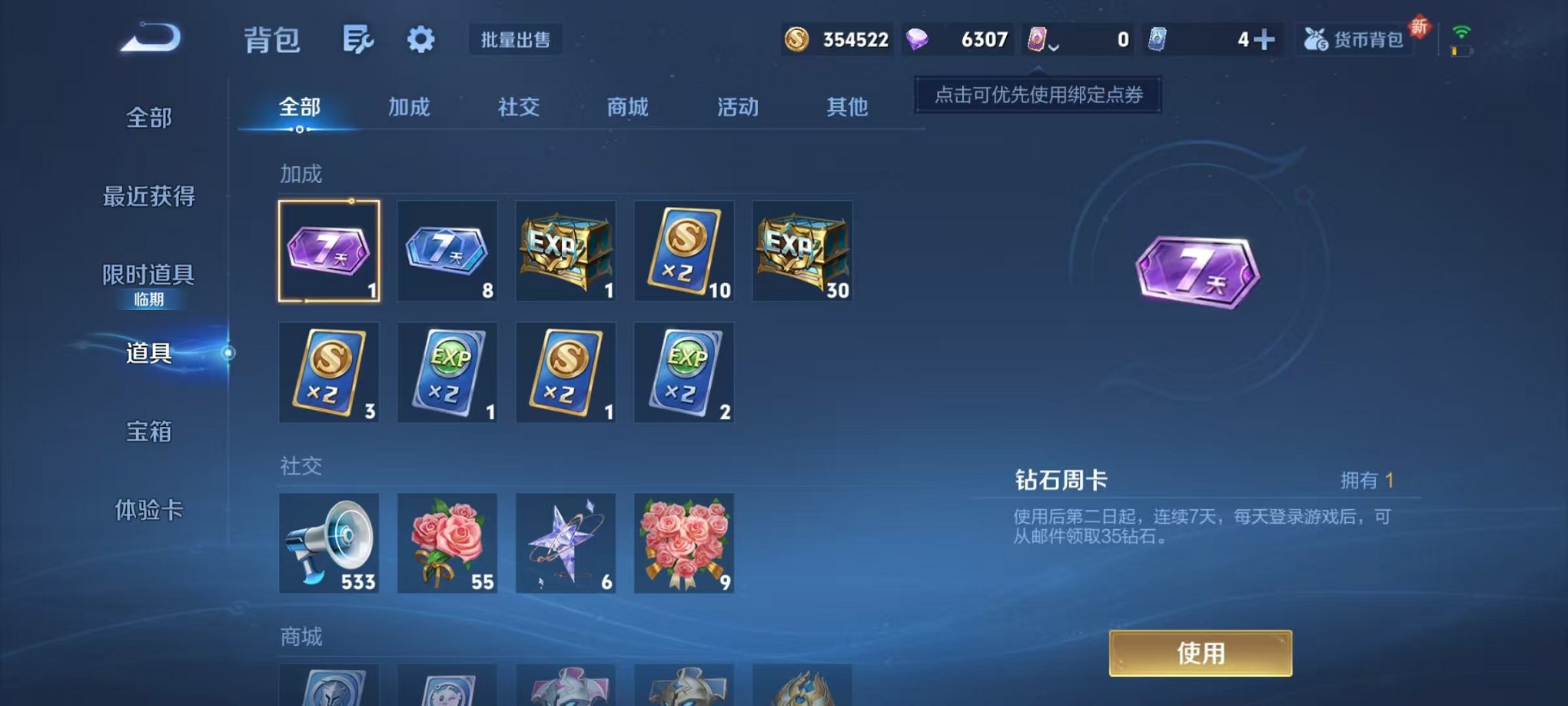Click the gold coin balance icon
The width and height of the screenshot is (1568, 706).
(797, 38)
